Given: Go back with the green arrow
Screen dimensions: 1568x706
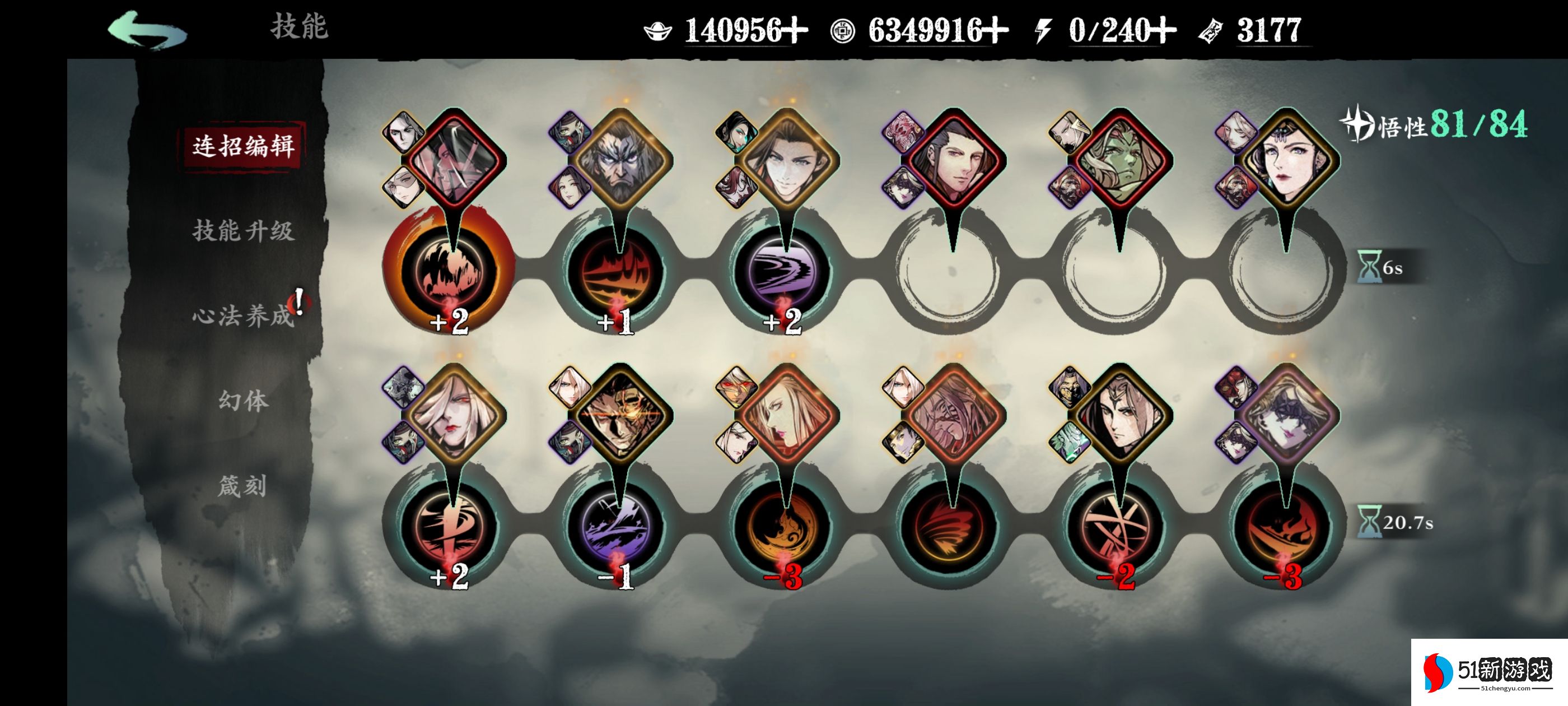Looking at the screenshot, I should point(147,30).
